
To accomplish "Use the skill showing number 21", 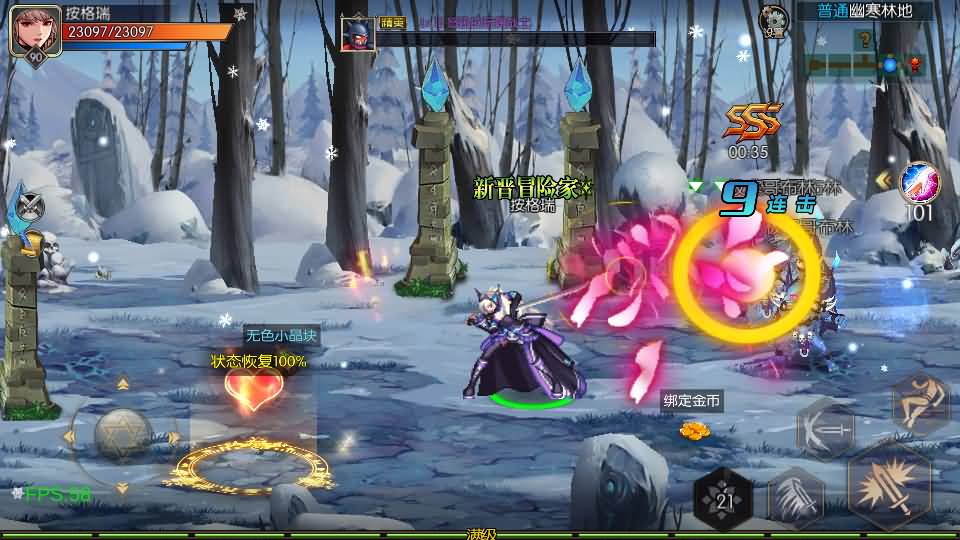I will [724, 497].
